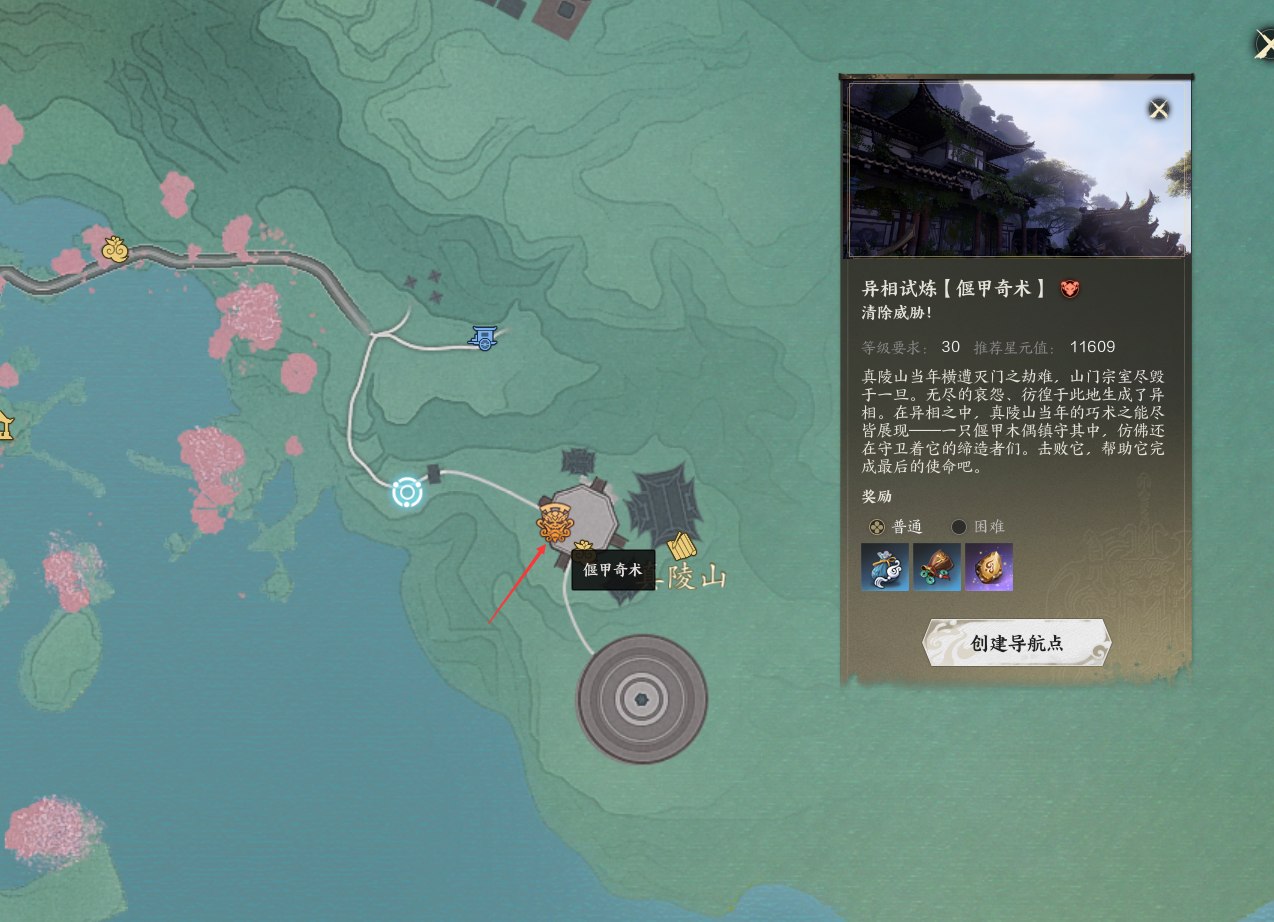Check the golden stone reward on purple

point(989,567)
